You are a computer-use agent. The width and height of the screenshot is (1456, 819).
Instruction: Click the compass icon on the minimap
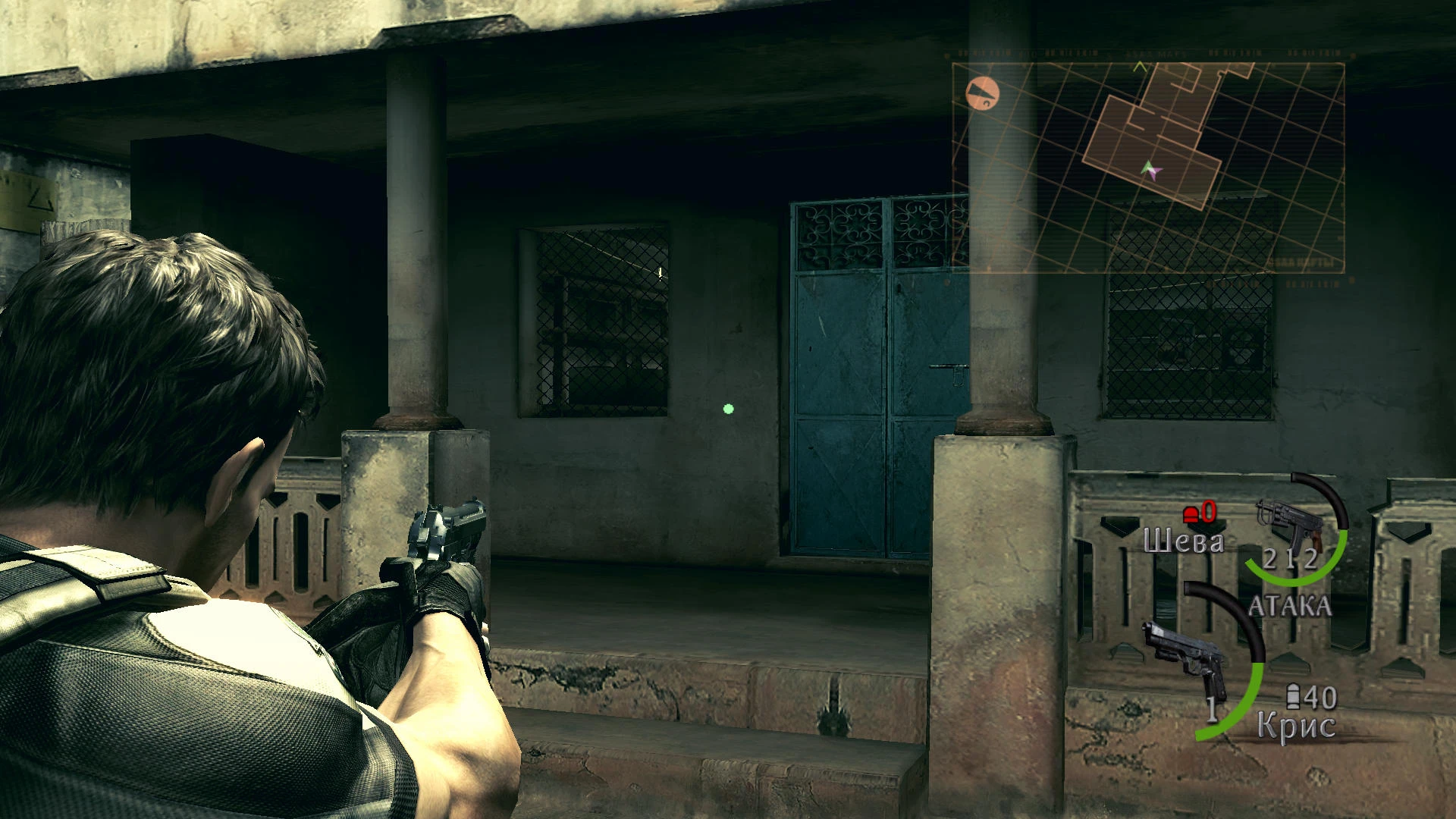[981, 92]
